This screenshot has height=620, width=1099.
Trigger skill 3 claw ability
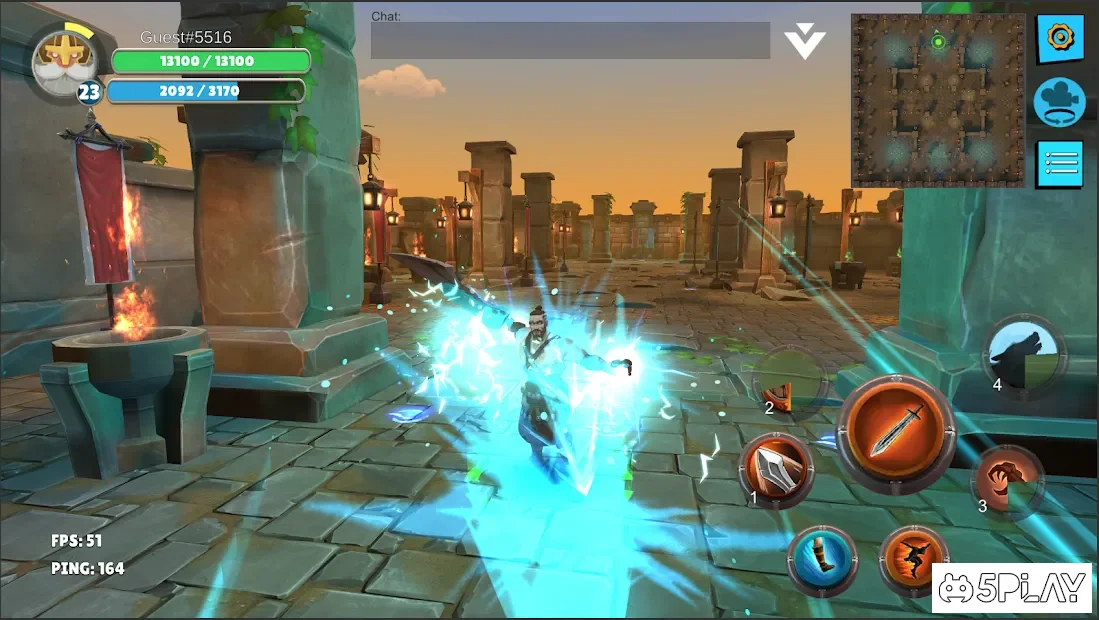(1007, 480)
